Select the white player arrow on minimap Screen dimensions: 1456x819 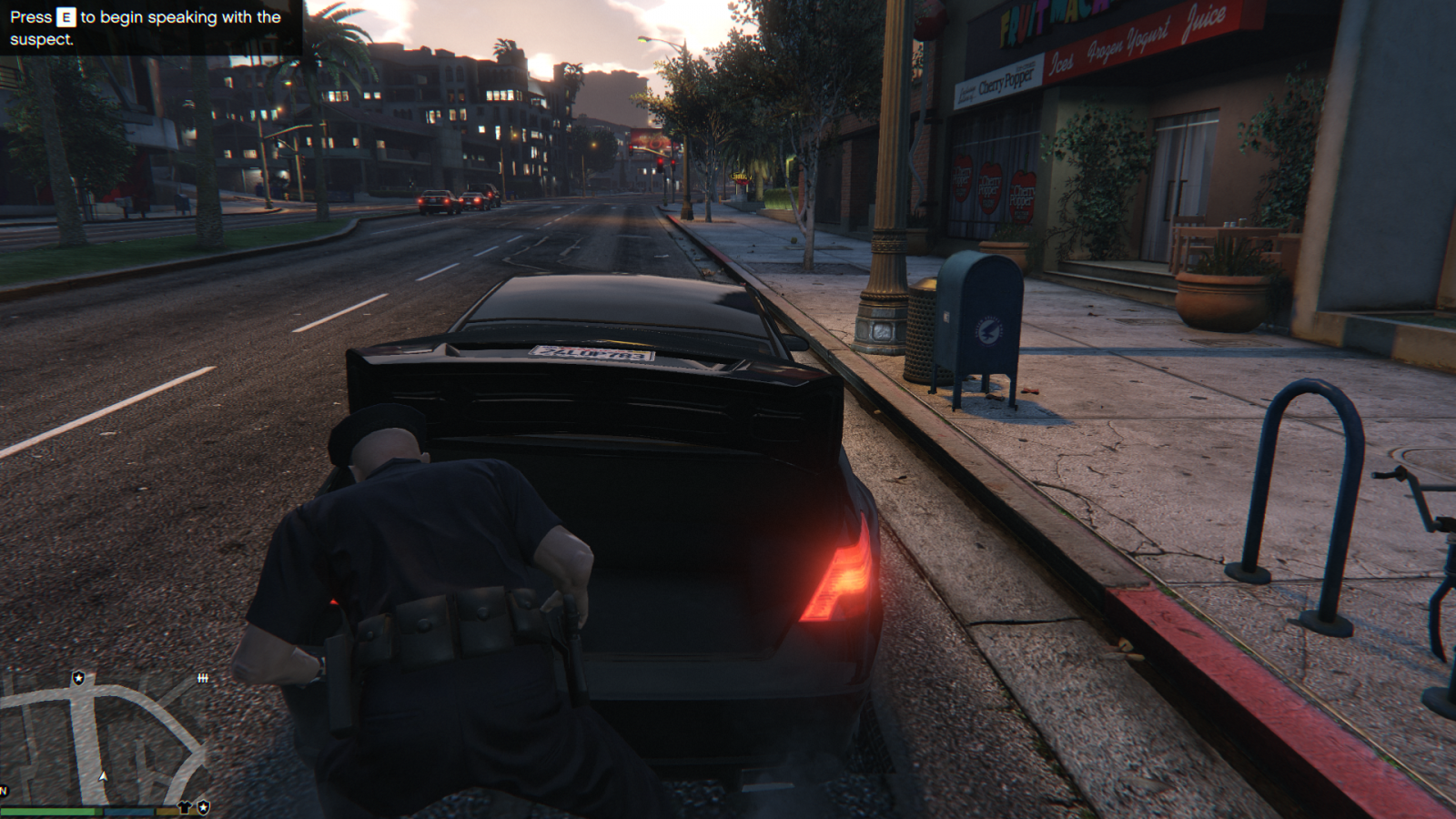(104, 776)
